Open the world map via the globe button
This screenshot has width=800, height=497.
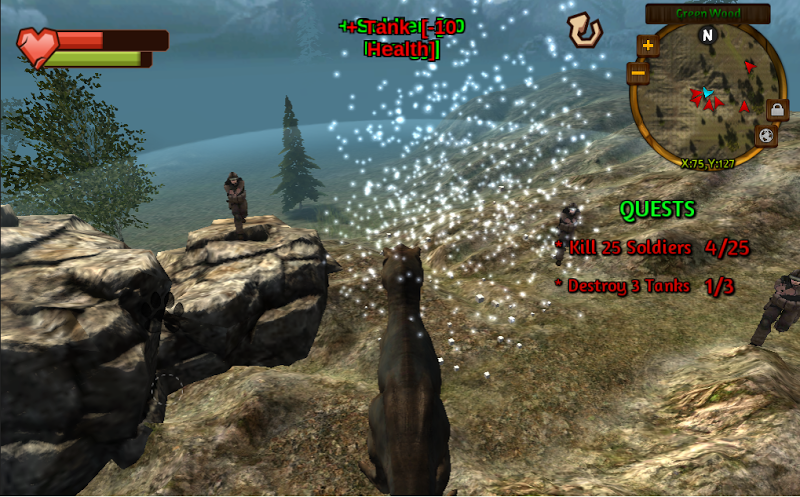tap(766, 135)
